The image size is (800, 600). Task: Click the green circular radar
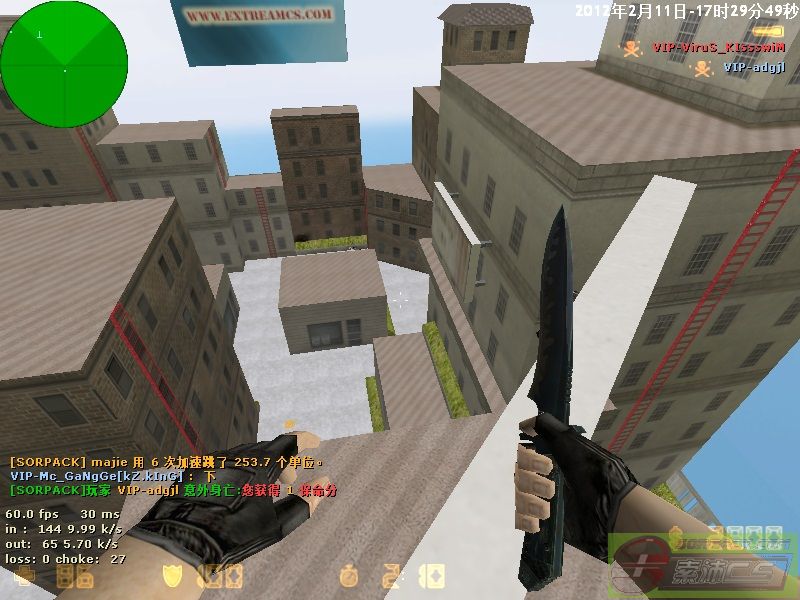[x=64, y=64]
